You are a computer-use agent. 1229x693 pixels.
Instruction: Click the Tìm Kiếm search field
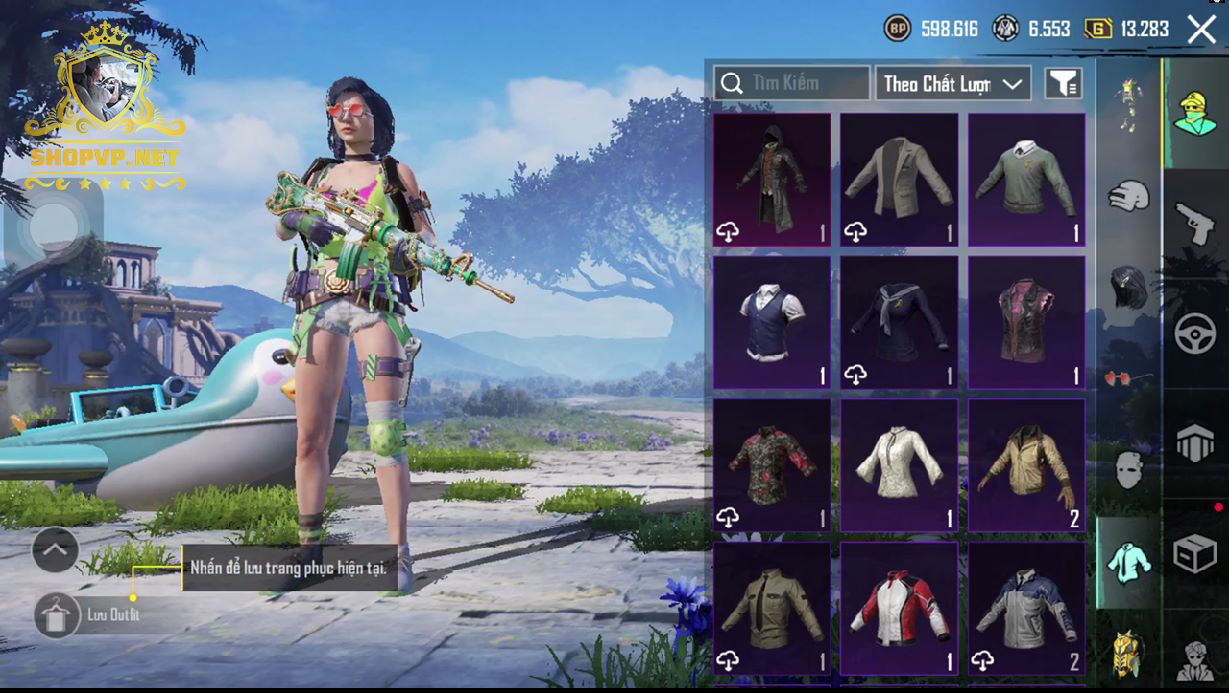[x=791, y=83]
